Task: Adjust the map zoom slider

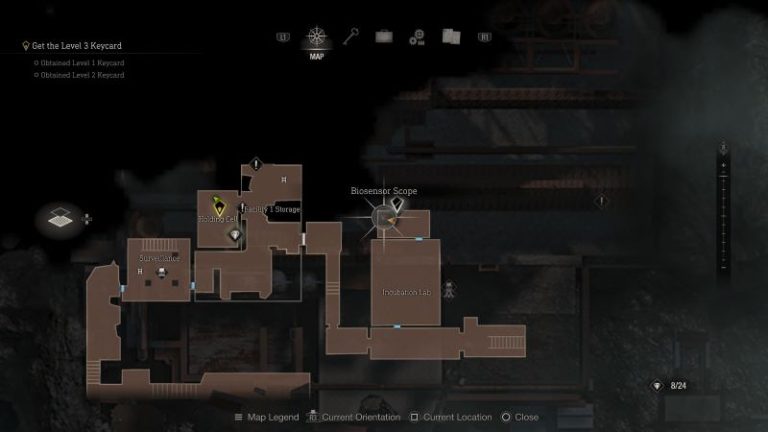Action: [x=723, y=208]
